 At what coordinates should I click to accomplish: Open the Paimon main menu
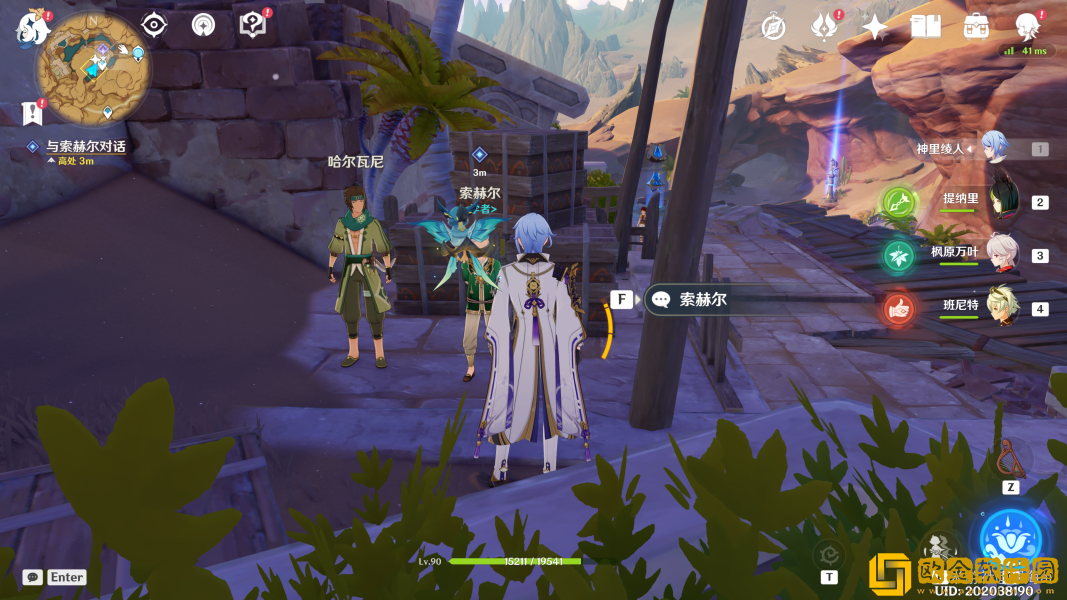click(x=31, y=27)
